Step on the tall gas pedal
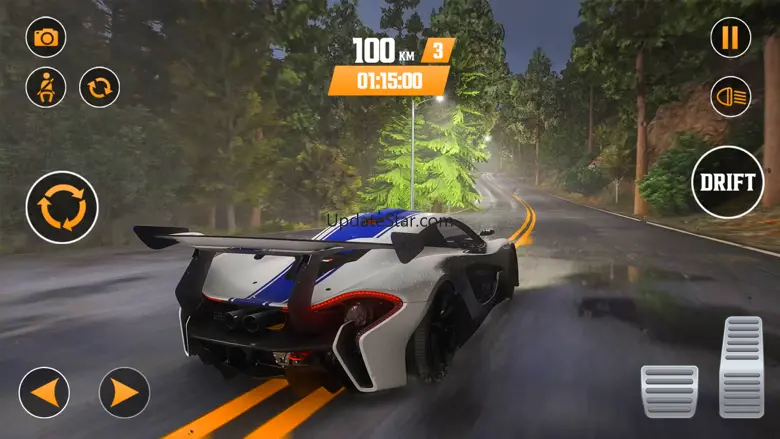This screenshot has height=439, width=780. pos(742,367)
